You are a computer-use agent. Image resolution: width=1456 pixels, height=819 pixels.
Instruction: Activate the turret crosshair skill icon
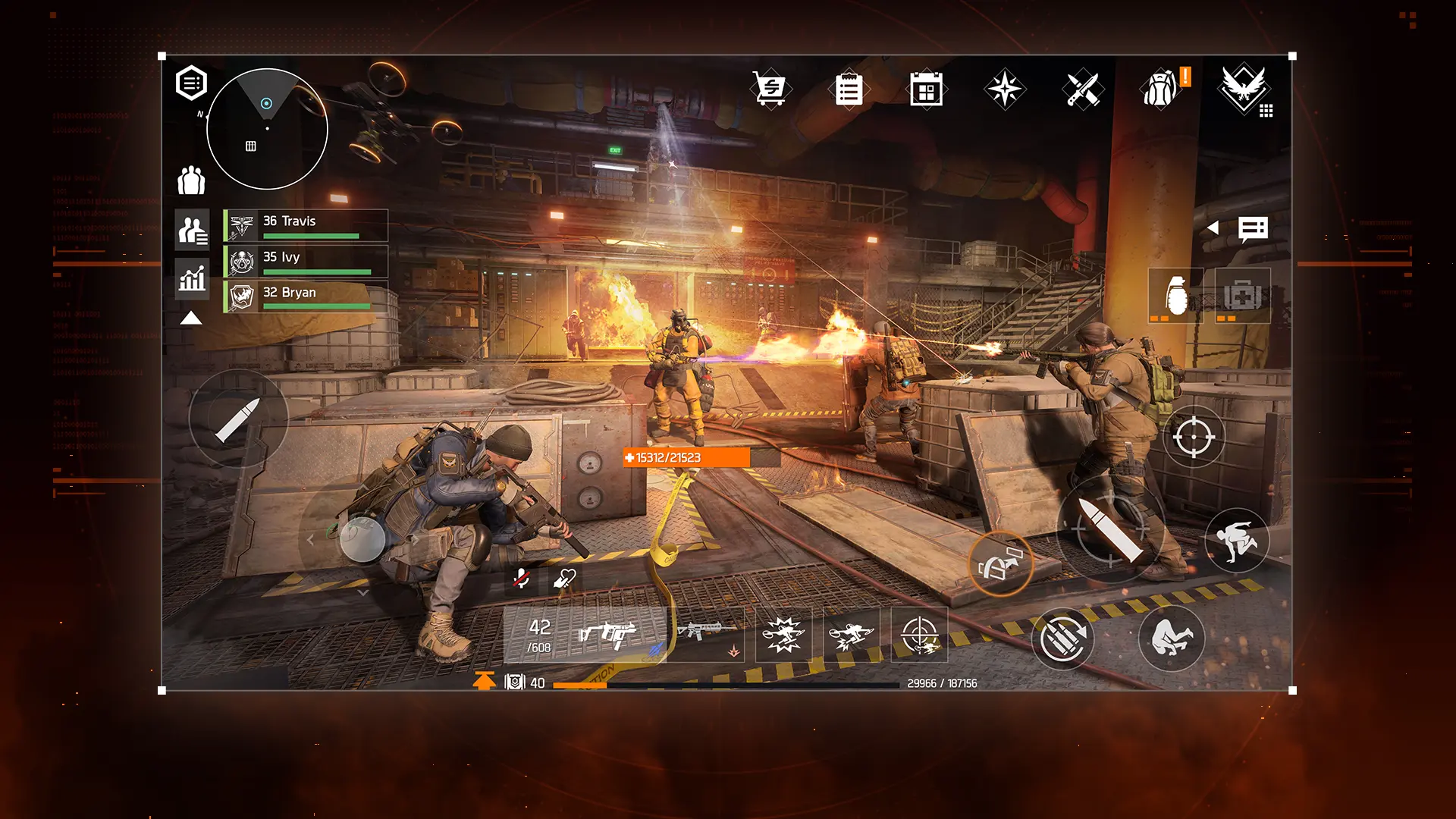[919, 634]
